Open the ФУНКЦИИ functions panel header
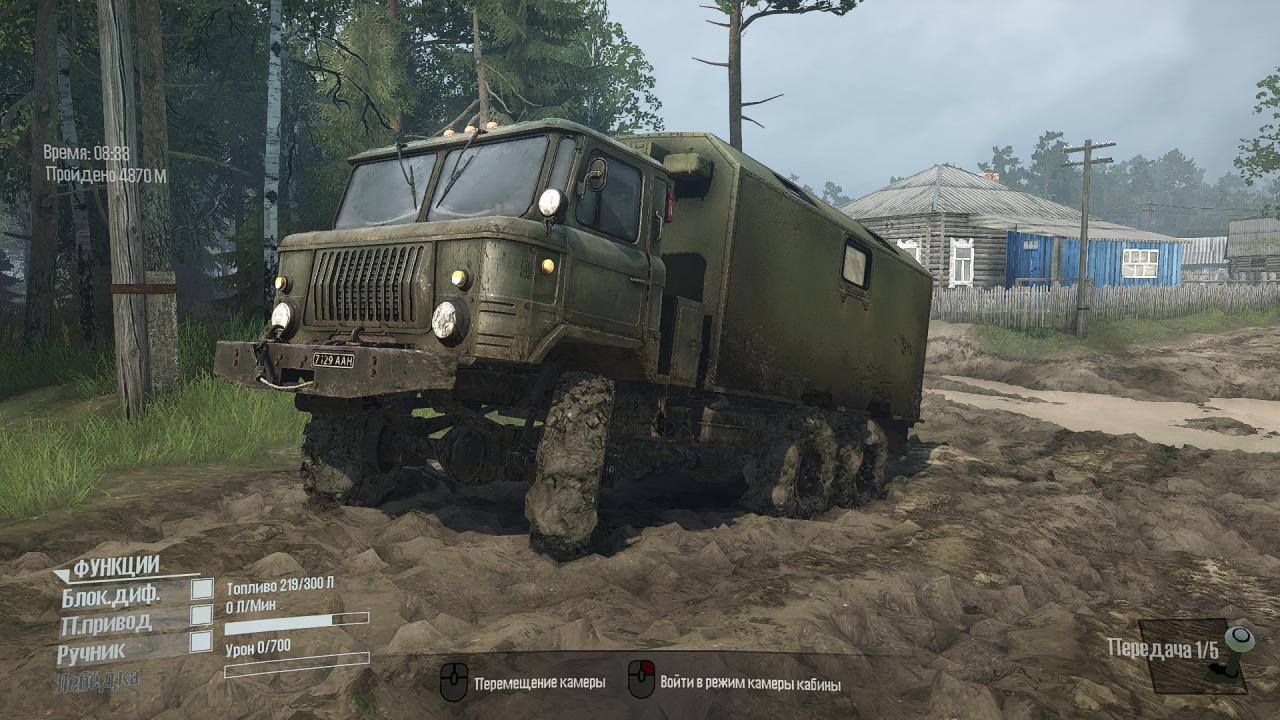This screenshot has height=720, width=1280. (x=116, y=567)
